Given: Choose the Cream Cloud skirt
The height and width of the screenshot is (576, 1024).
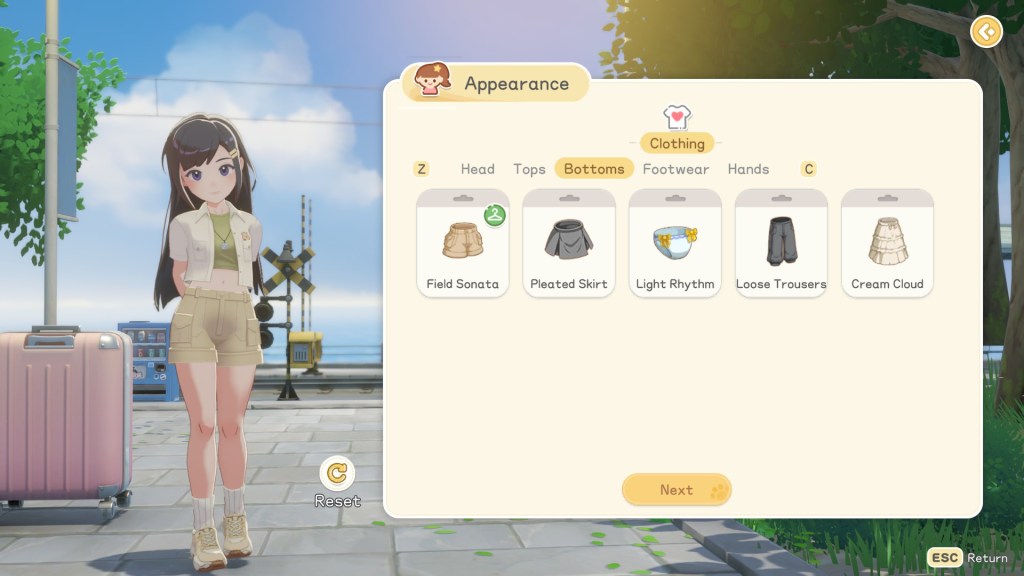Looking at the screenshot, I should pyautogui.click(x=887, y=243).
